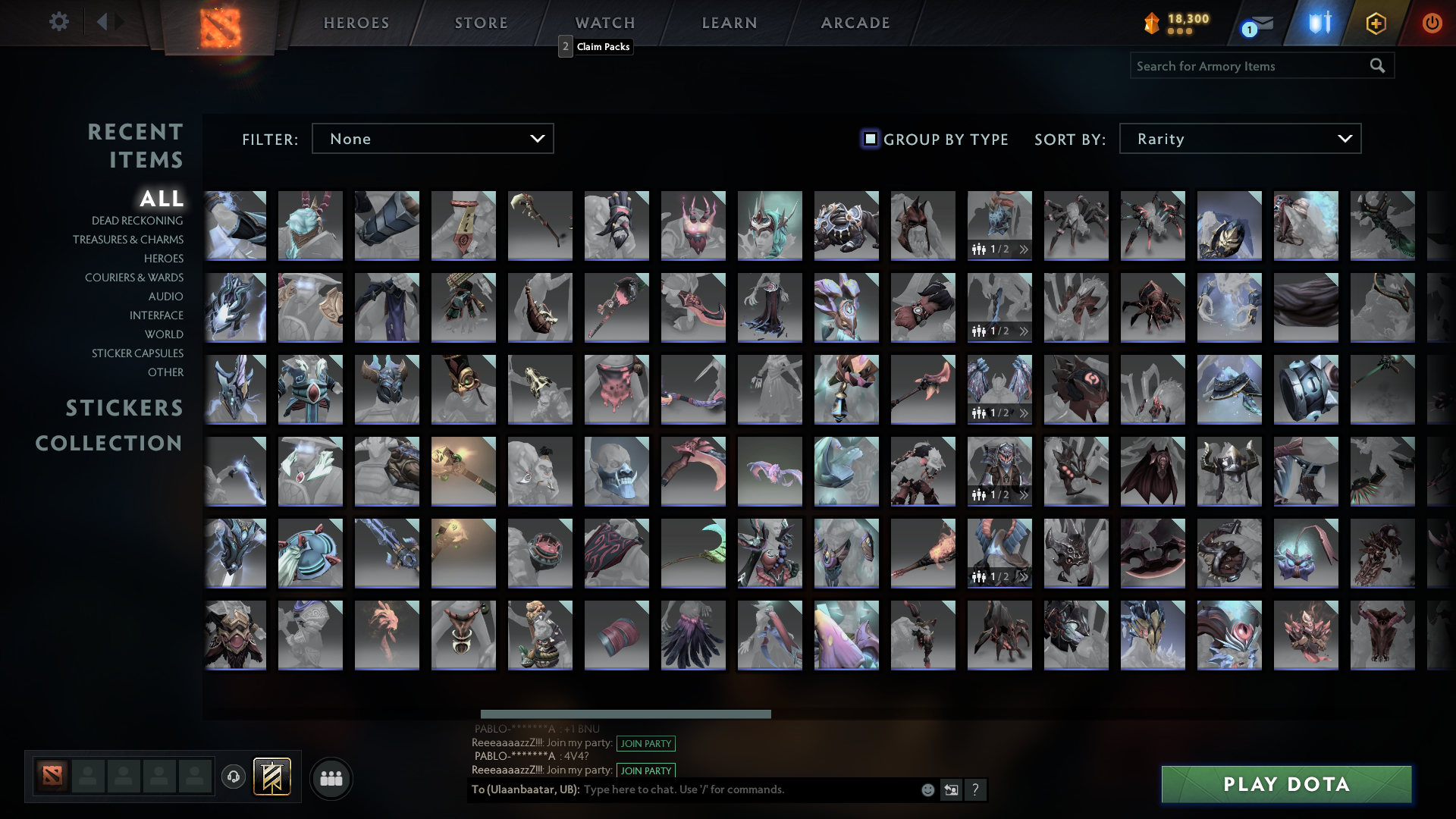This screenshot has height=819, width=1456.
Task: Click the chat help question mark icon
Action: (x=975, y=790)
